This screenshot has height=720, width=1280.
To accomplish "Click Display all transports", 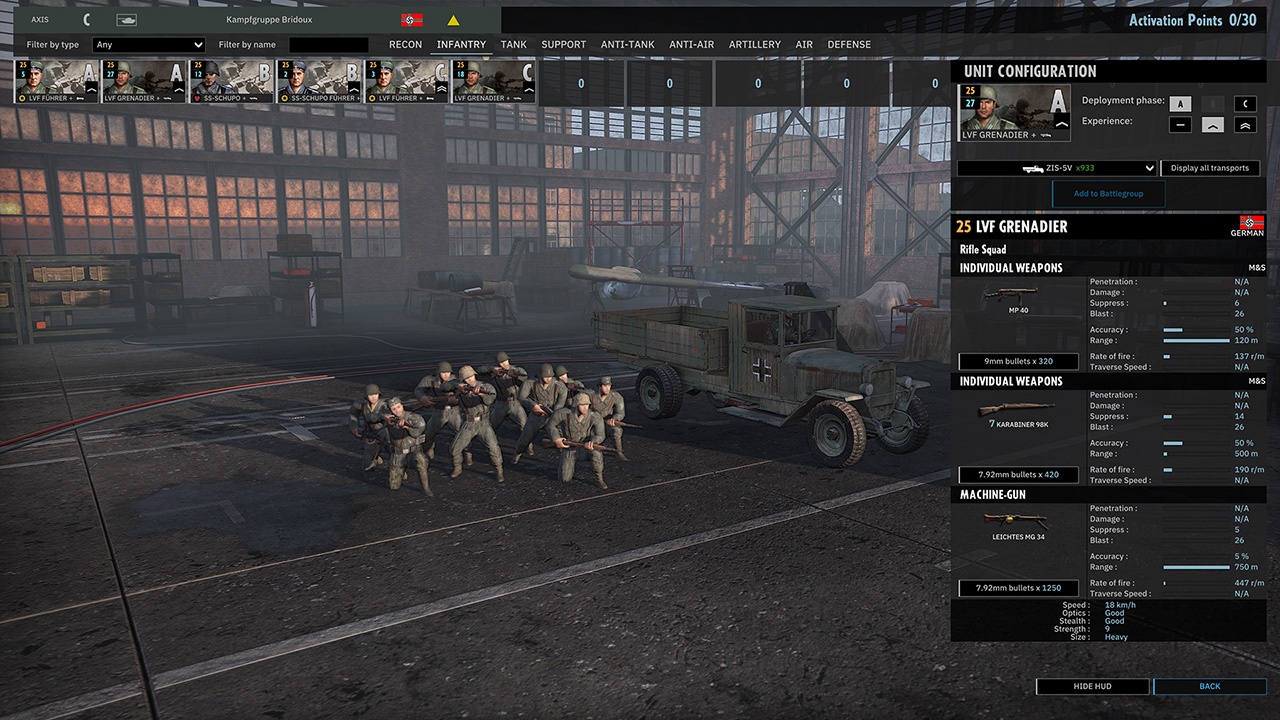I will point(1210,169).
